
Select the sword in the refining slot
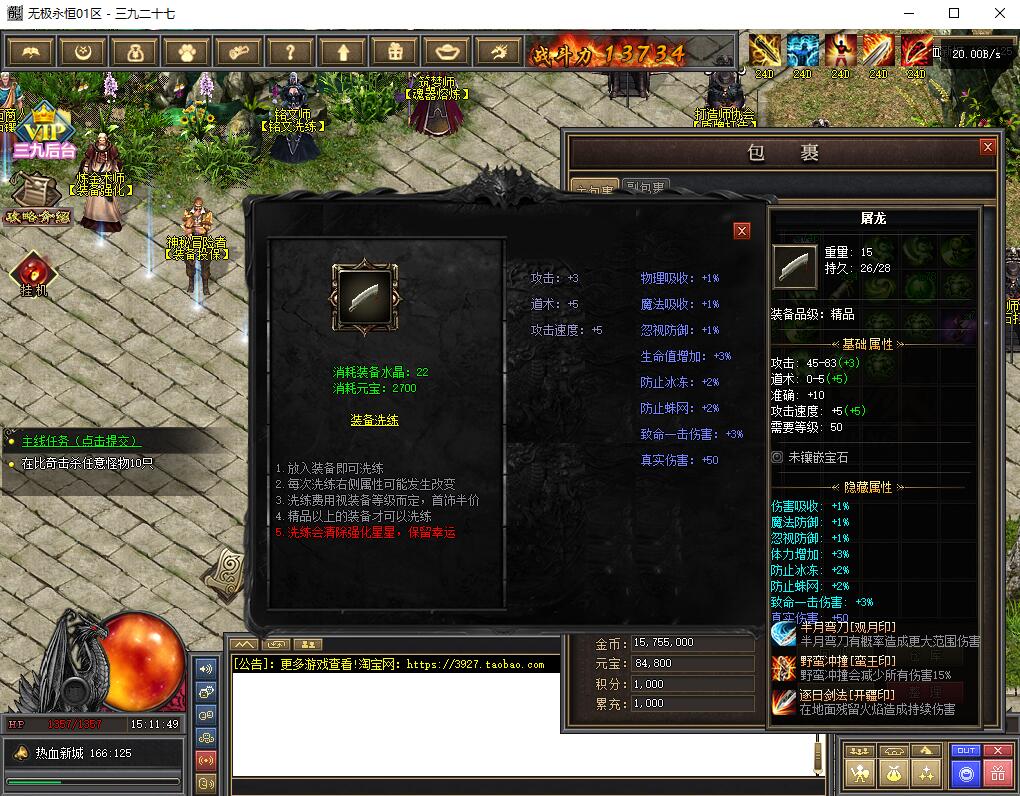(x=364, y=298)
